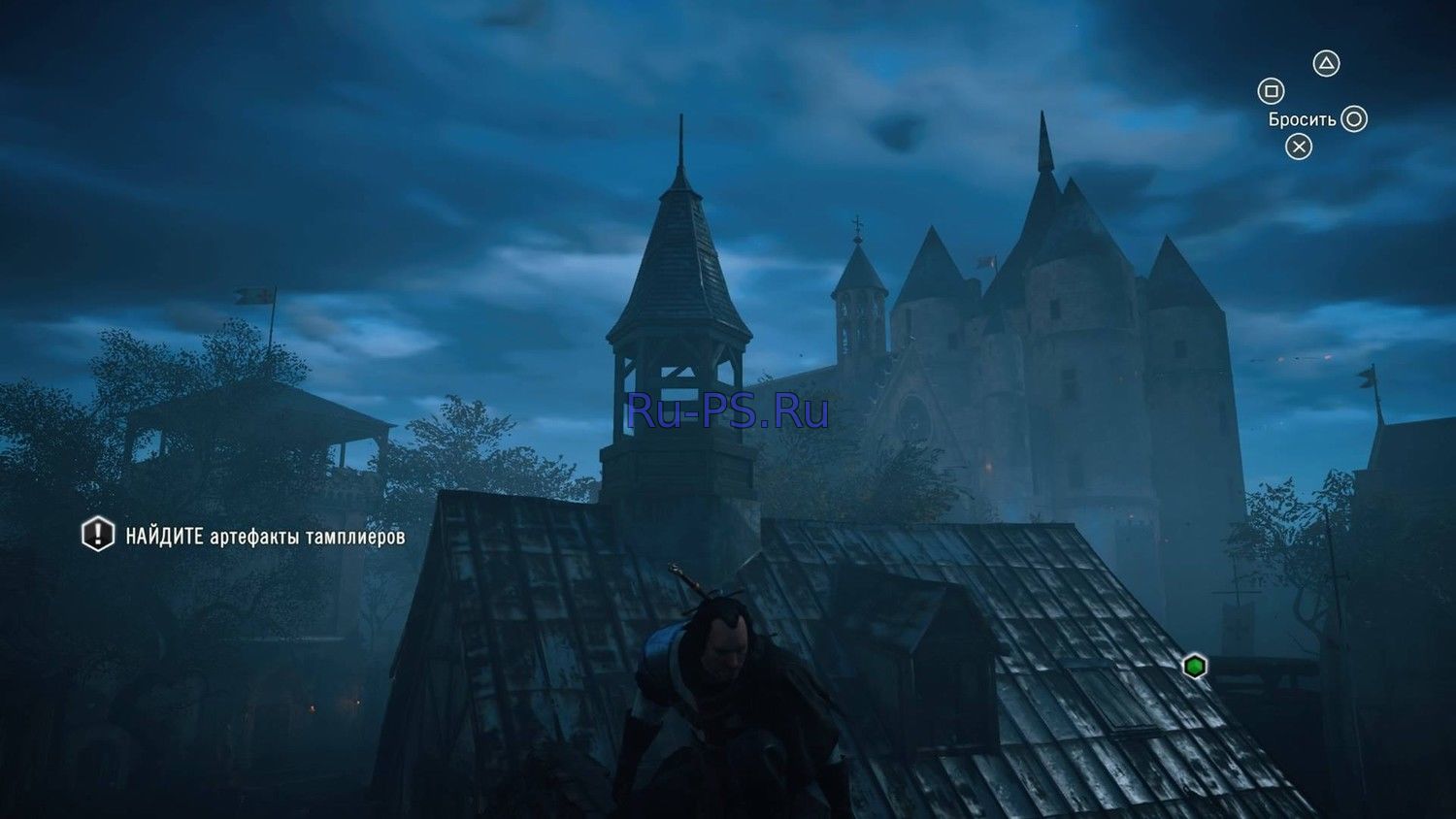
Task: Select the Templar artifacts objective tracker
Action: click(243, 536)
